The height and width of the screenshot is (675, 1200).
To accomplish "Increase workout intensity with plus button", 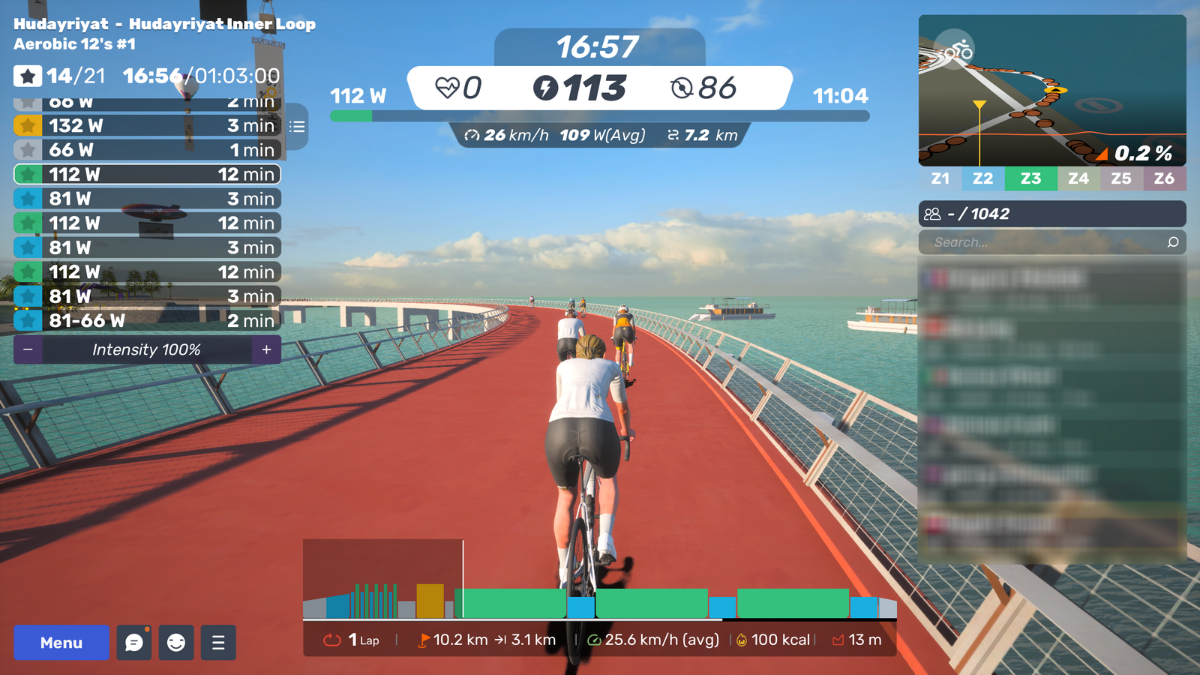I will click(x=266, y=350).
